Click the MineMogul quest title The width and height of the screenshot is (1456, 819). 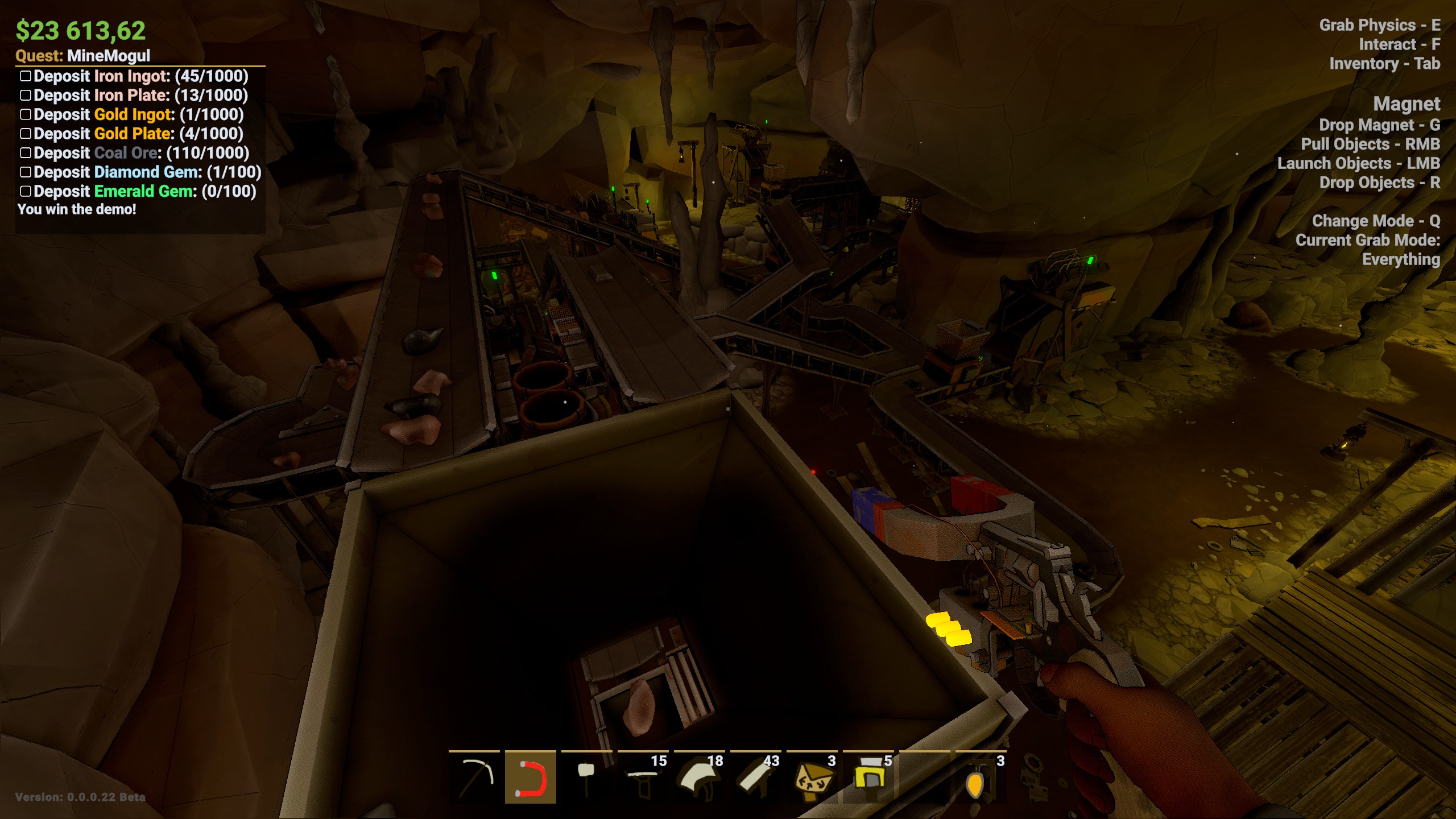click(x=108, y=56)
